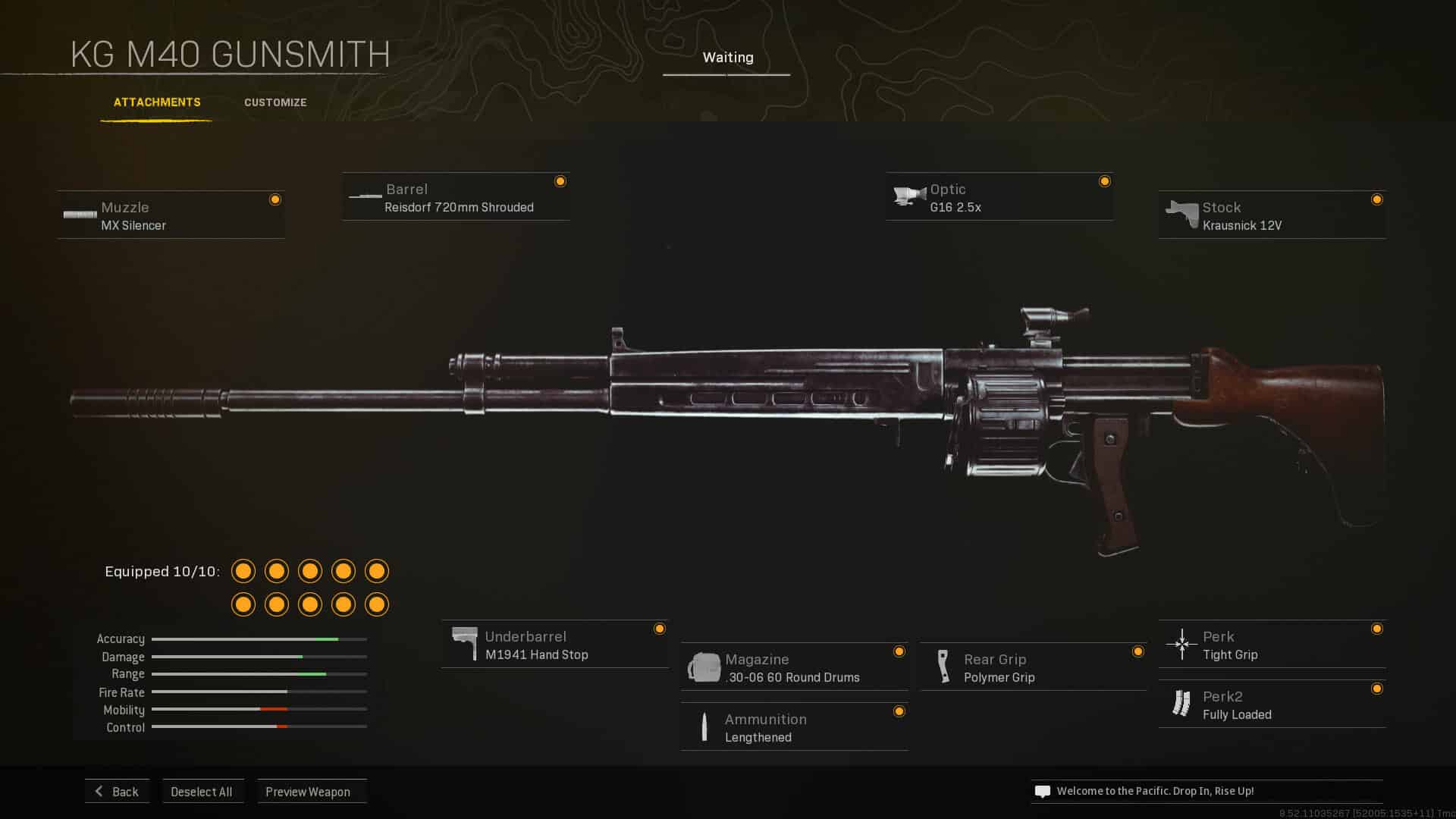
Task: Open the Barrel Reisdorf 720mm Shrouded slot
Action: [456, 197]
